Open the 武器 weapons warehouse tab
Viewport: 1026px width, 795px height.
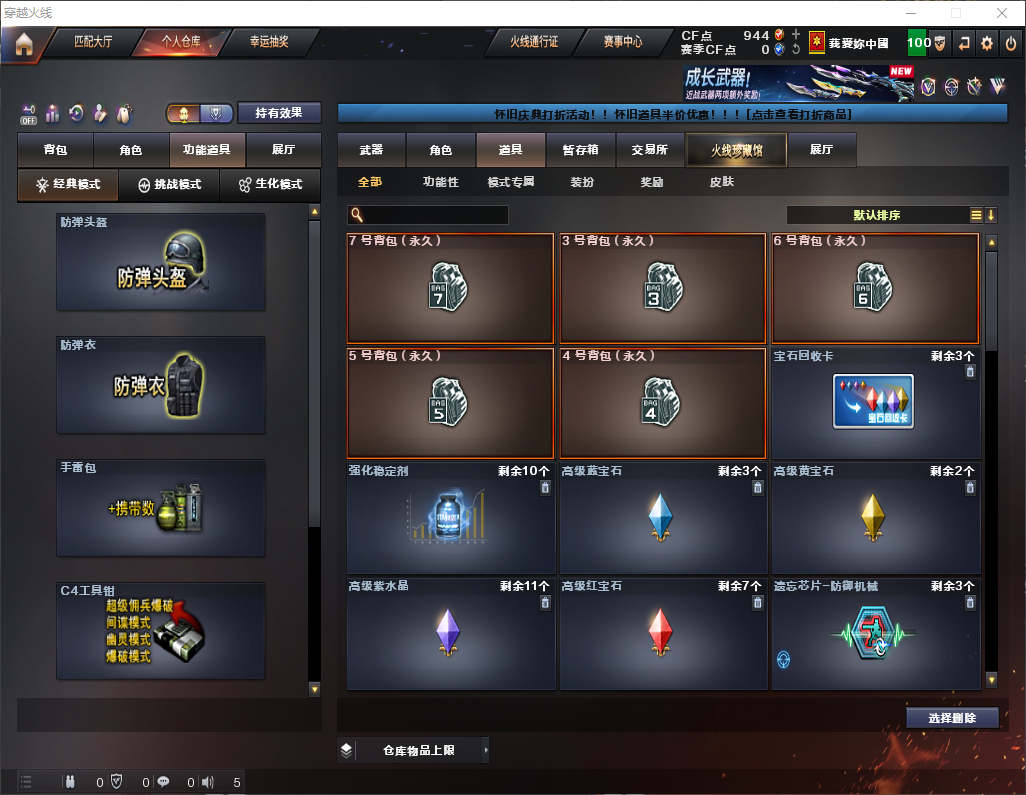click(371, 150)
